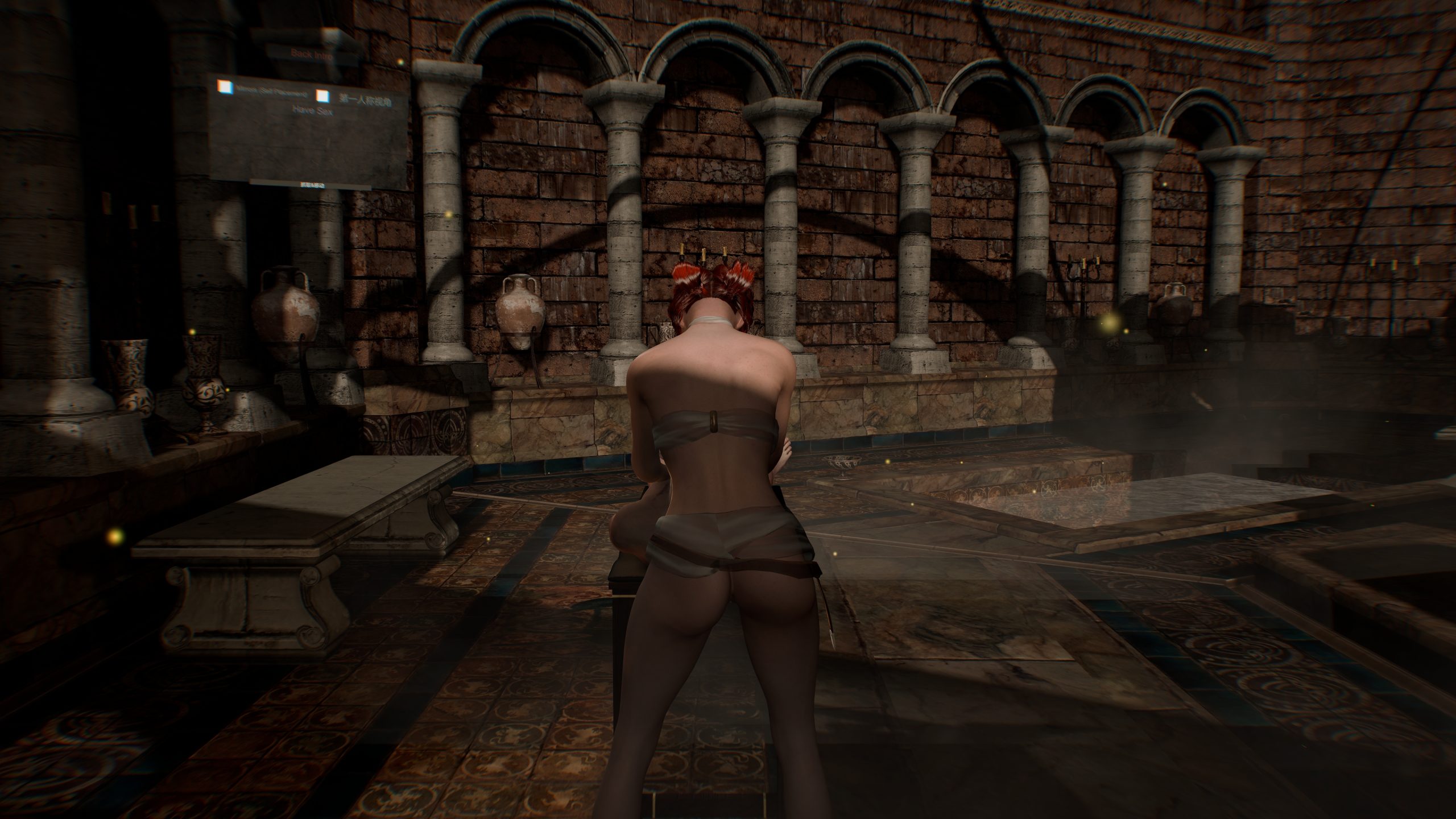Toggle the Mirrors checkbox
The height and width of the screenshot is (819, 1456).
pos(226,86)
